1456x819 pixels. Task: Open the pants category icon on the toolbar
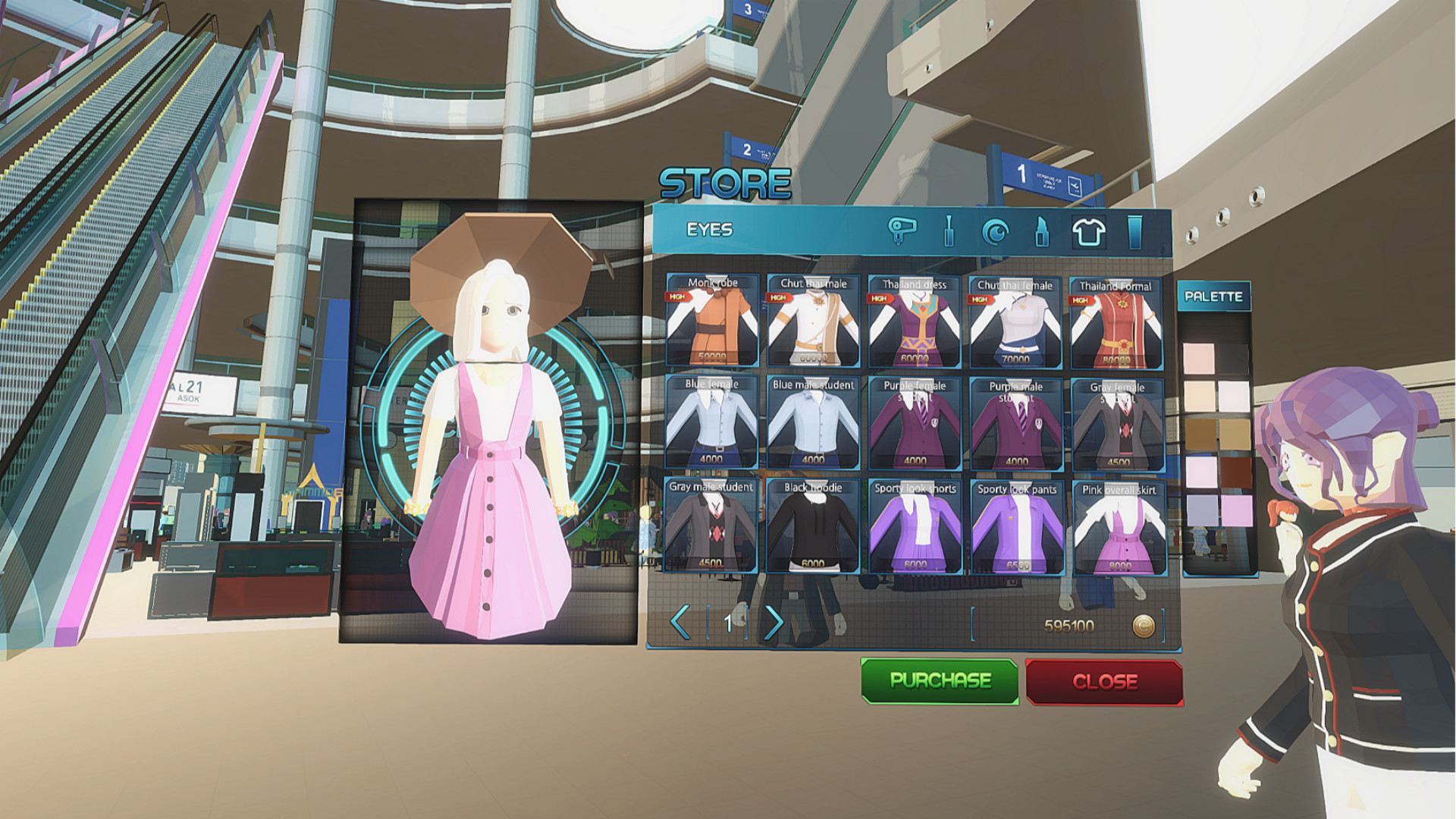[1135, 231]
